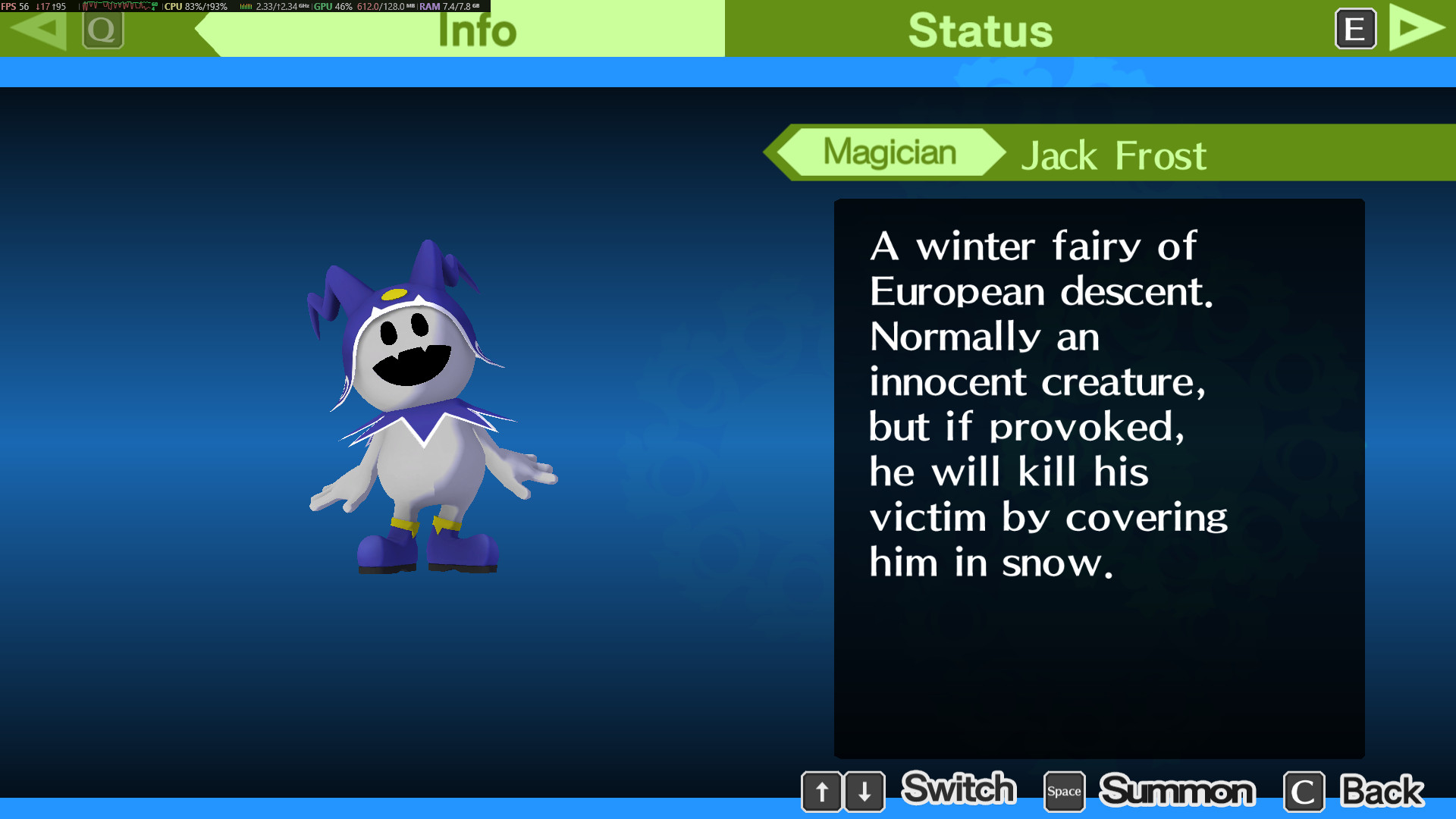The width and height of the screenshot is (1456, 819).
Task: Click the E key shortcut icon
Action: click(1355, 29)
